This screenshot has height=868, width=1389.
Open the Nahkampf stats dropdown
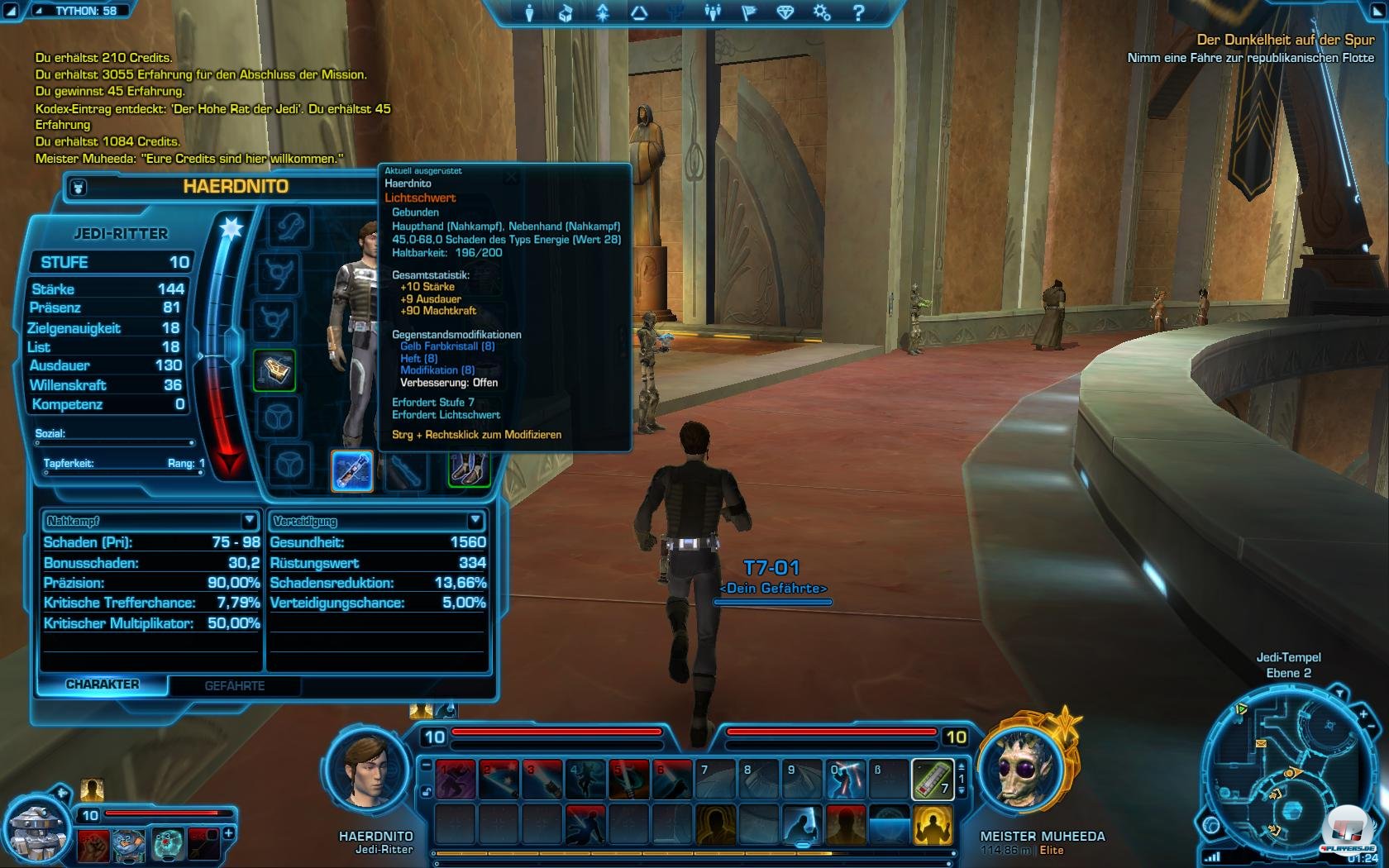249,520
